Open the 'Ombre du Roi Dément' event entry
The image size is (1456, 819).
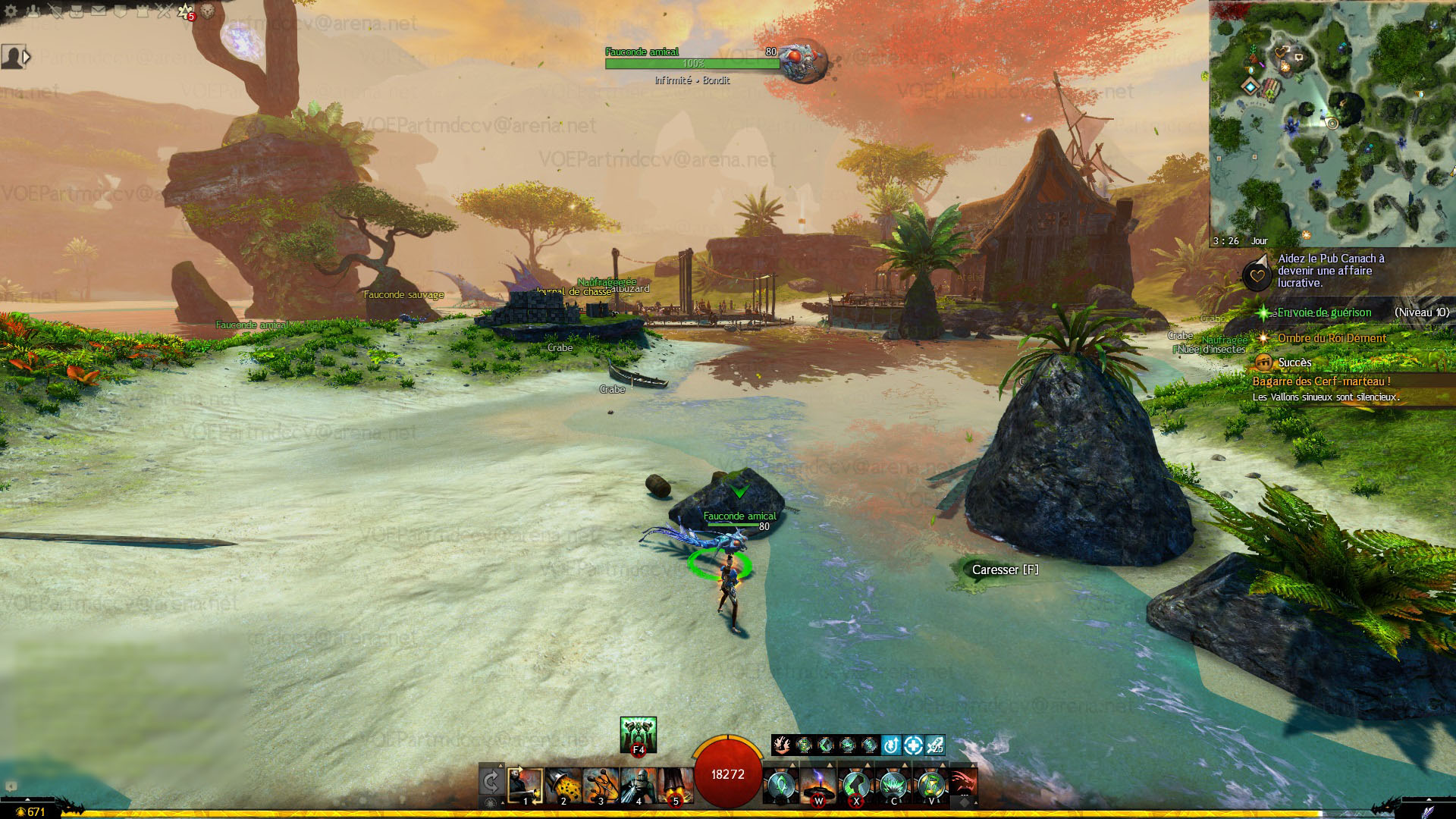[x=1332, y=338]
